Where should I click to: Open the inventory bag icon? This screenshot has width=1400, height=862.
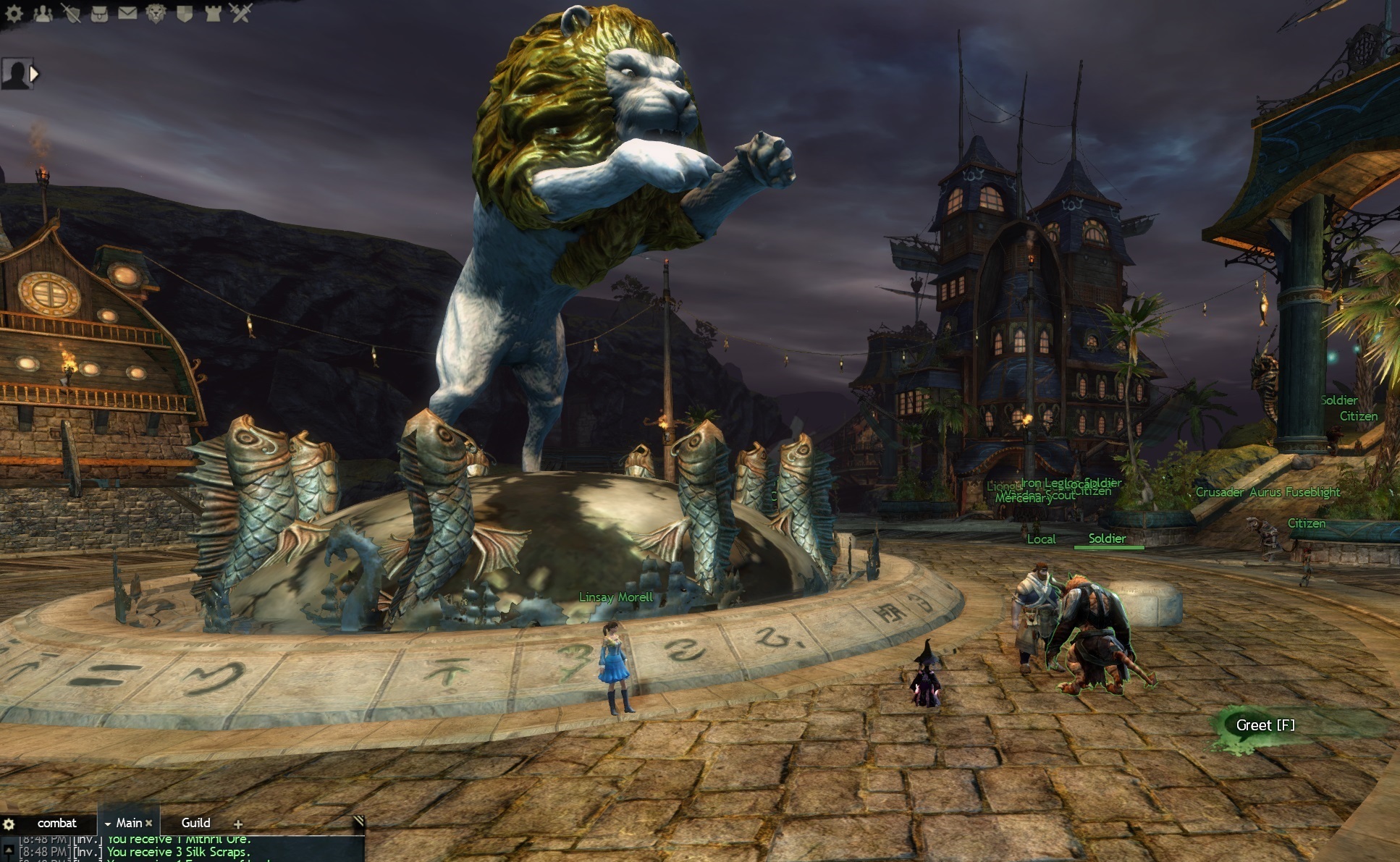tap(99, 12)
